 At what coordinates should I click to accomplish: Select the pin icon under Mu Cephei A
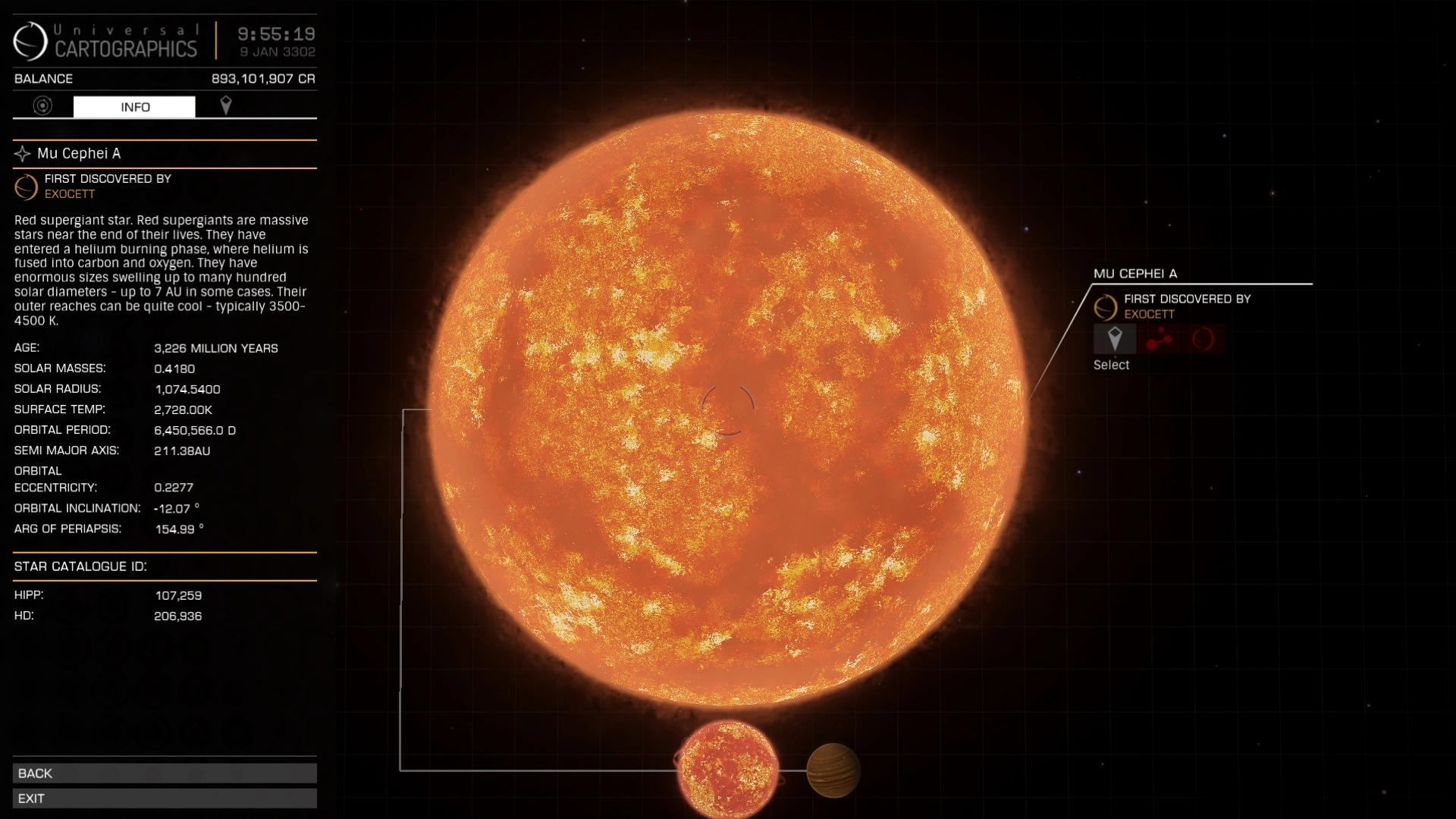pyautogui.click(x=1115, y=339)
